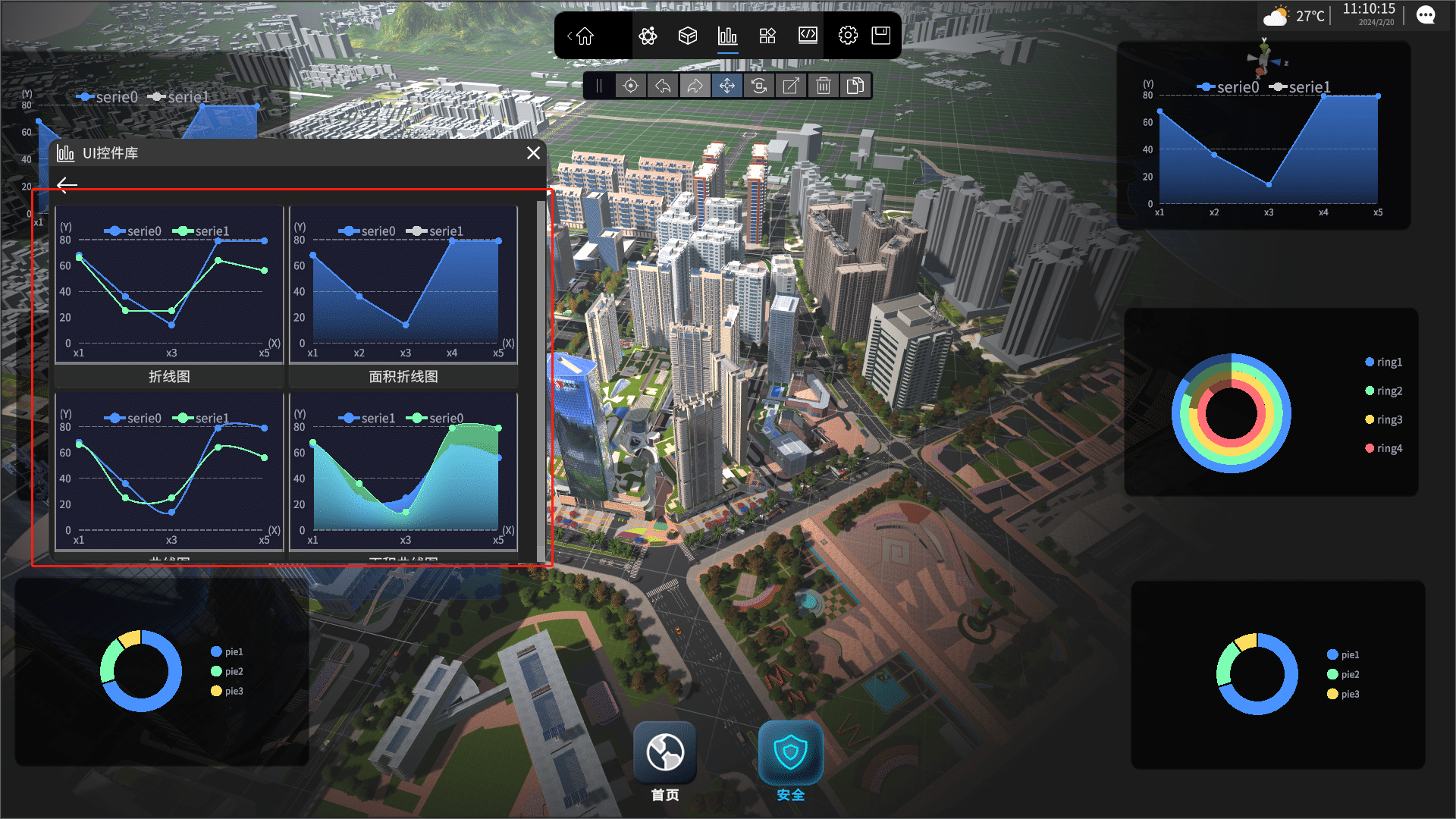Go back with the panel's left arrow

[67, 185]
